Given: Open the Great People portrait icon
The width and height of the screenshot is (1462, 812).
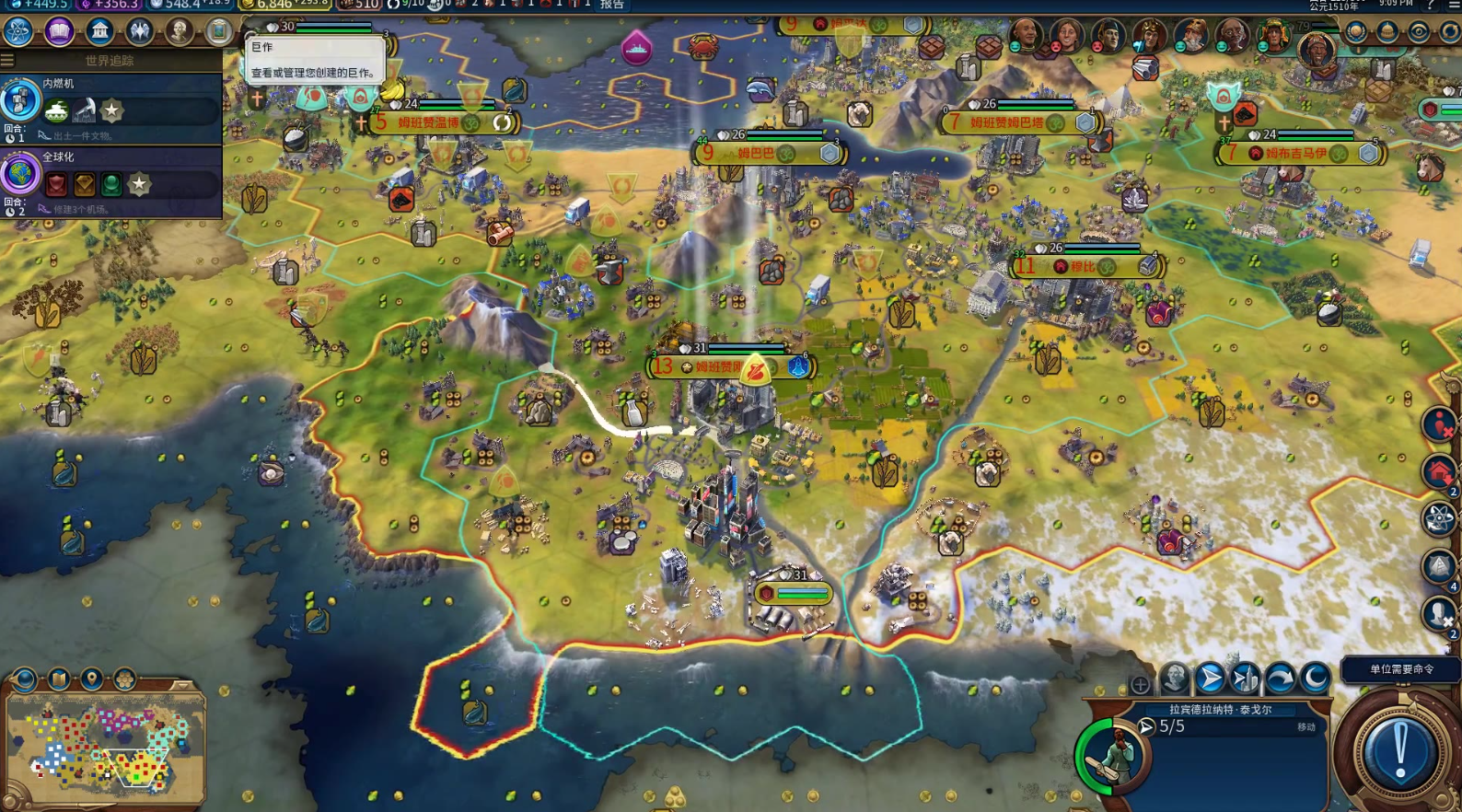Looking at the screenshot, I should (180, 31).
